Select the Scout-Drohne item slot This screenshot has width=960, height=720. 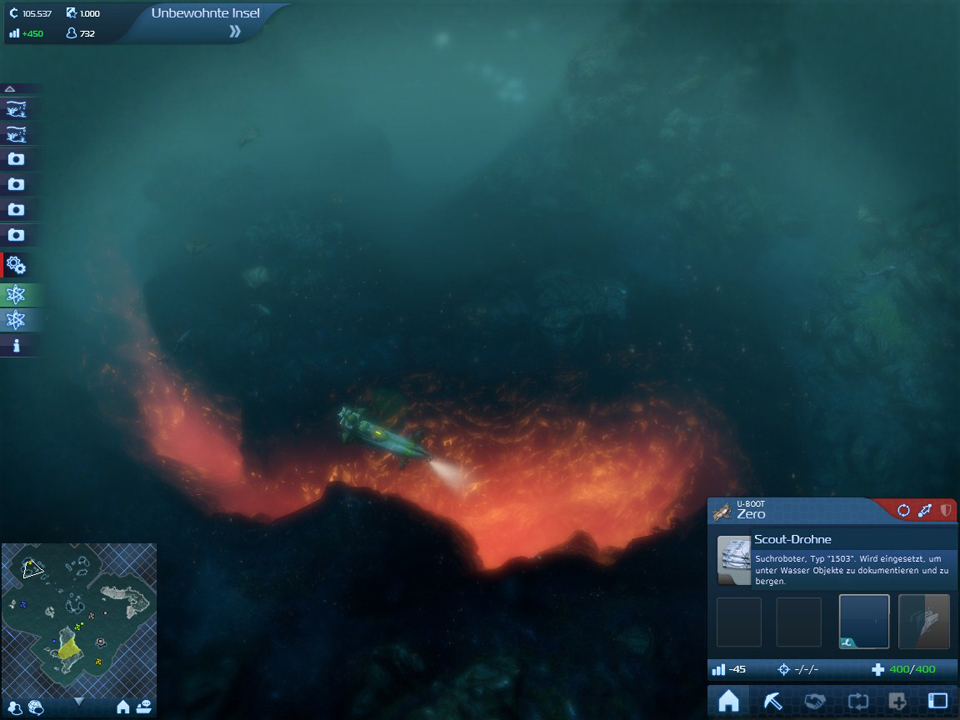(x=735, y=561)
